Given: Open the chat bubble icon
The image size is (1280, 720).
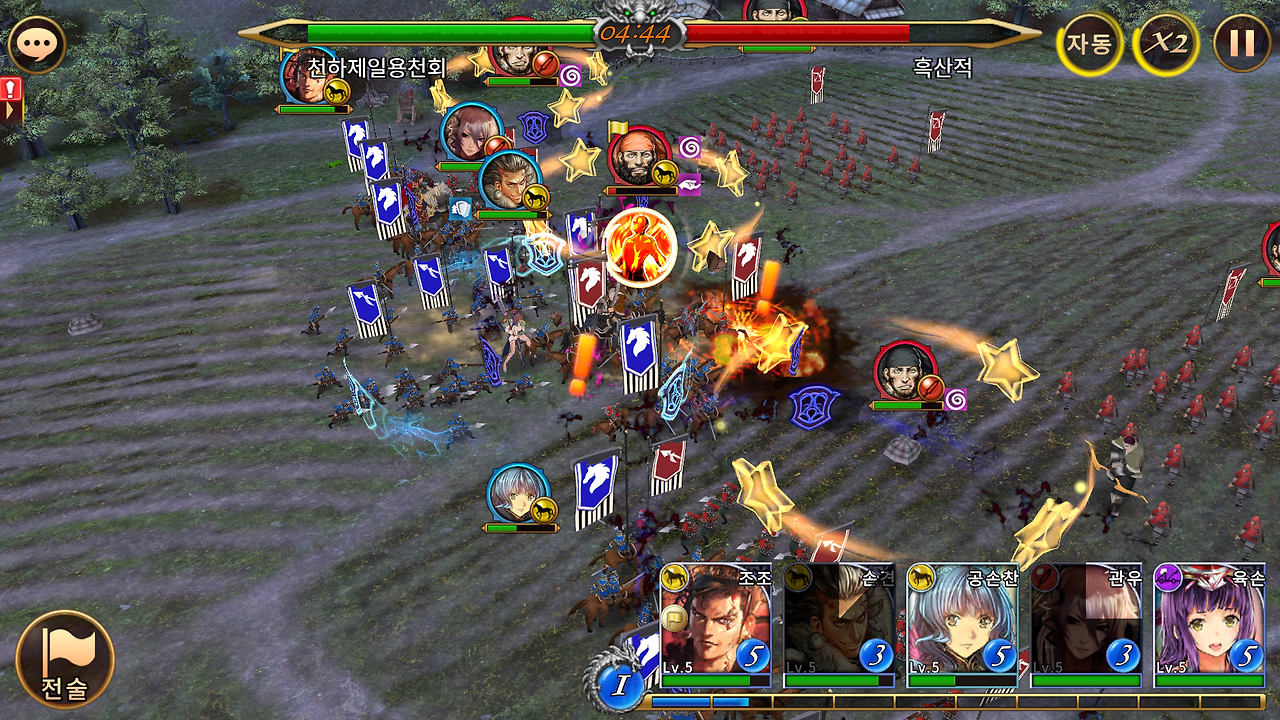Looking at the screenshot, I should (38, 42).
